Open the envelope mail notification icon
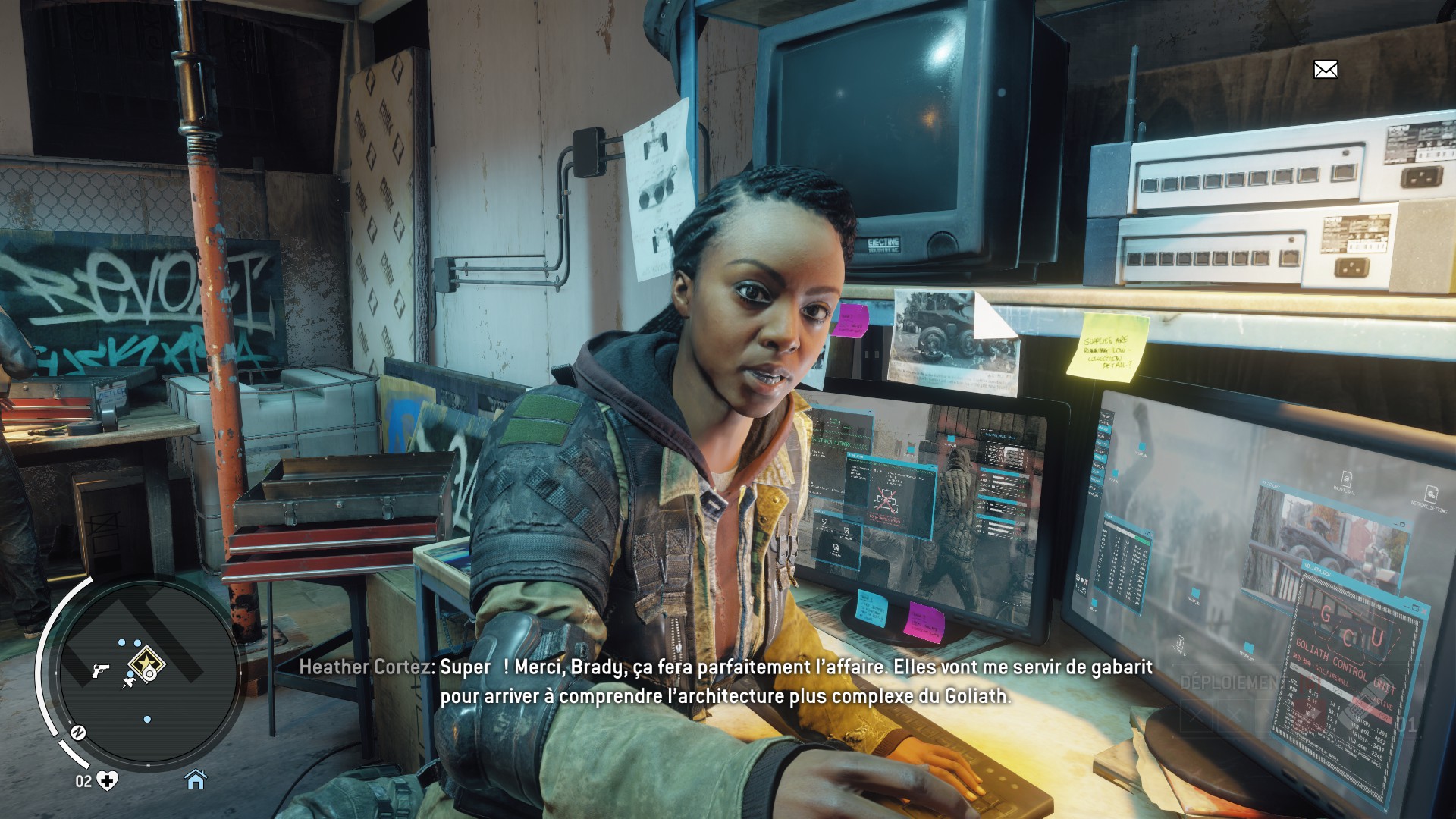Screen dimensions: 1456x819 coord(1325,70)
